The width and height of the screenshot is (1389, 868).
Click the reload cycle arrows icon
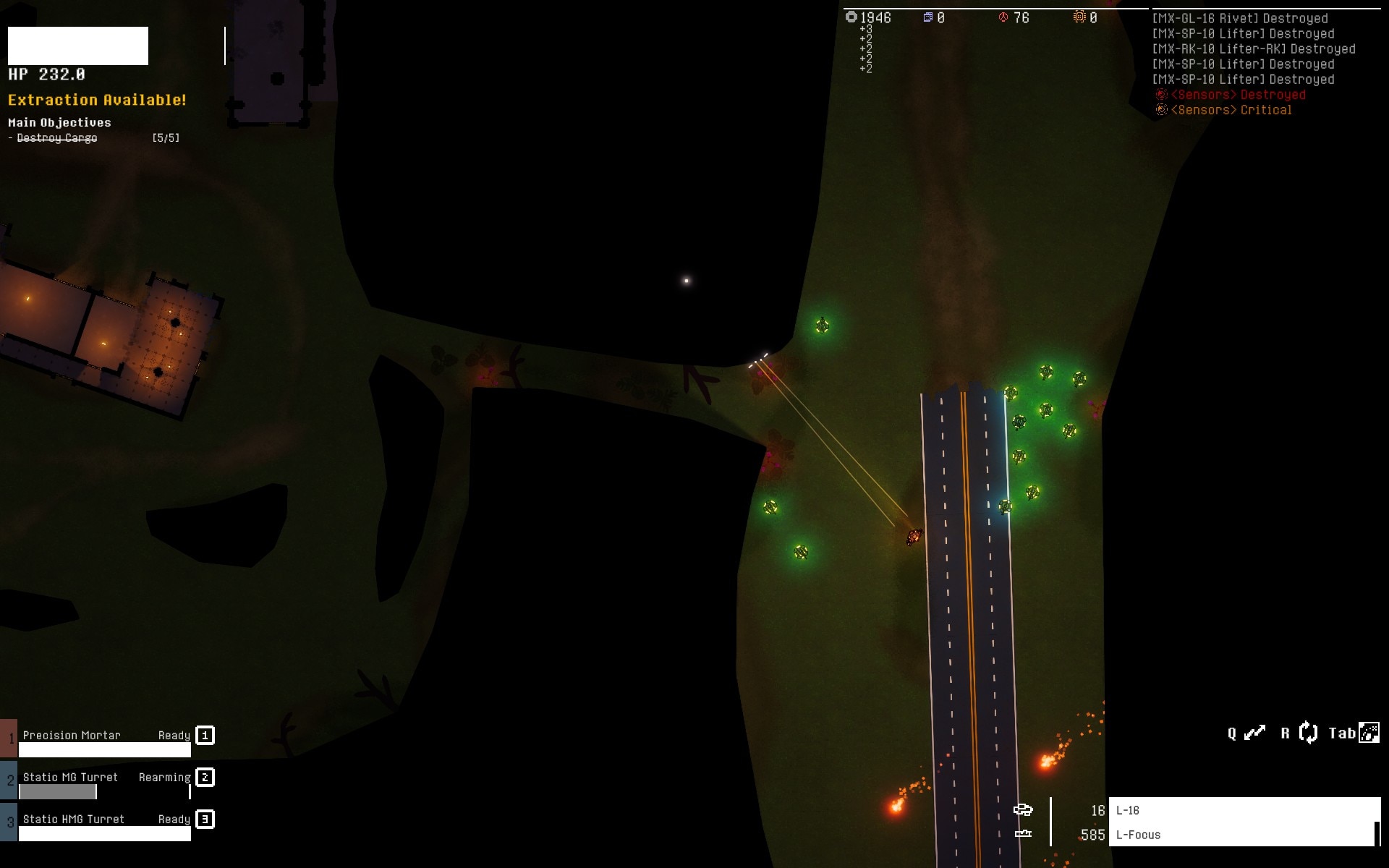(1308, 733)
